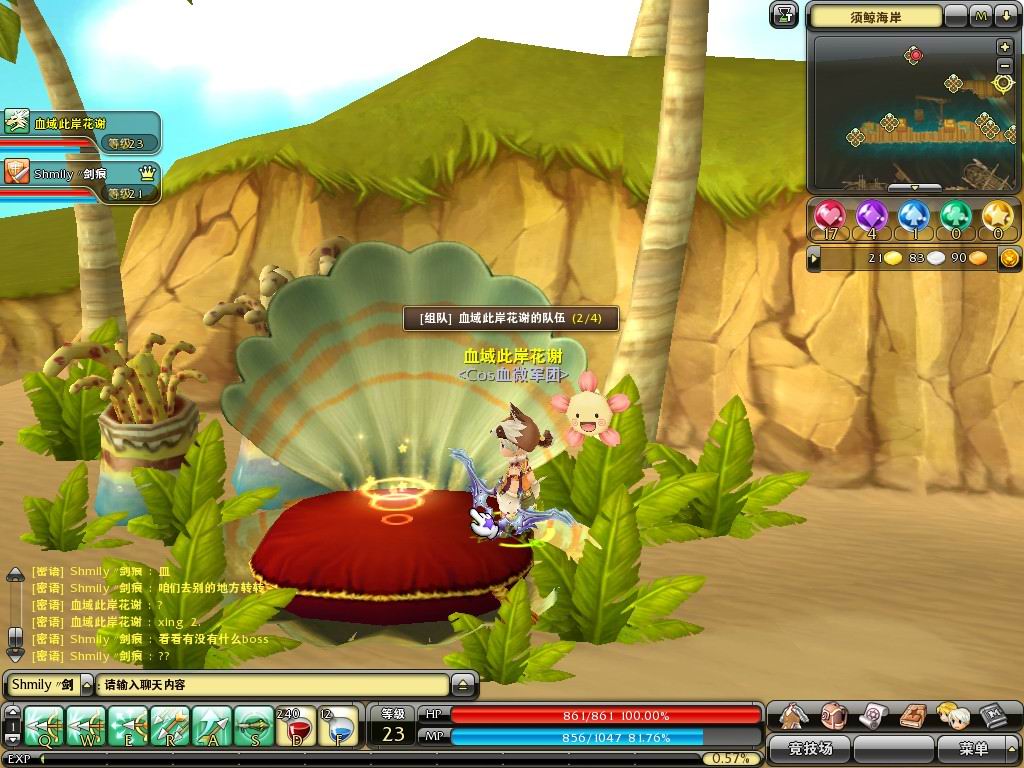The width and height of the screenshot is (1024, 768).
Task: Open the friends and community icon
Action: [951, 716]
